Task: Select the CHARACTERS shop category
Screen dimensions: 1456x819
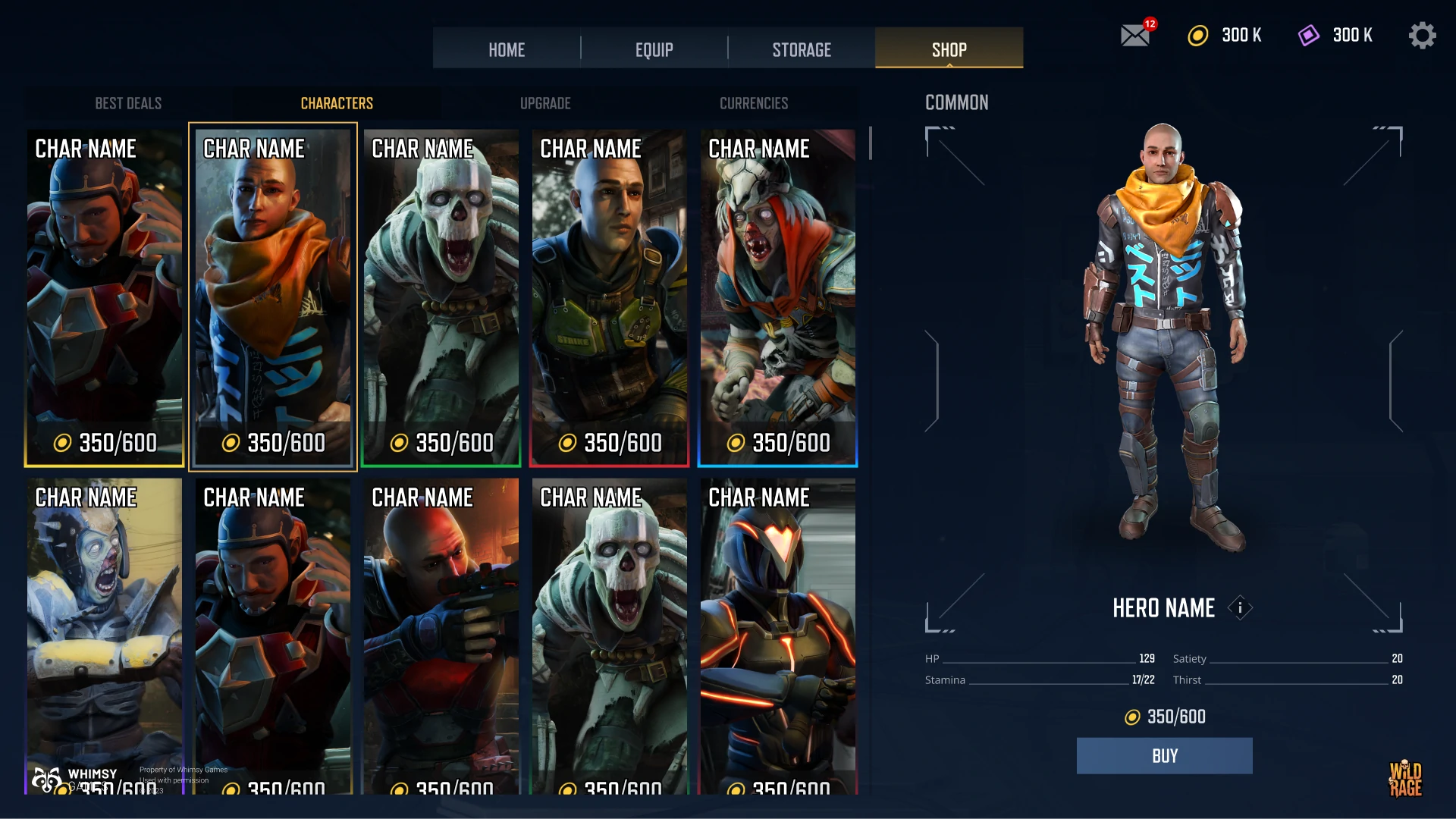Action: (x=337, y=103)
